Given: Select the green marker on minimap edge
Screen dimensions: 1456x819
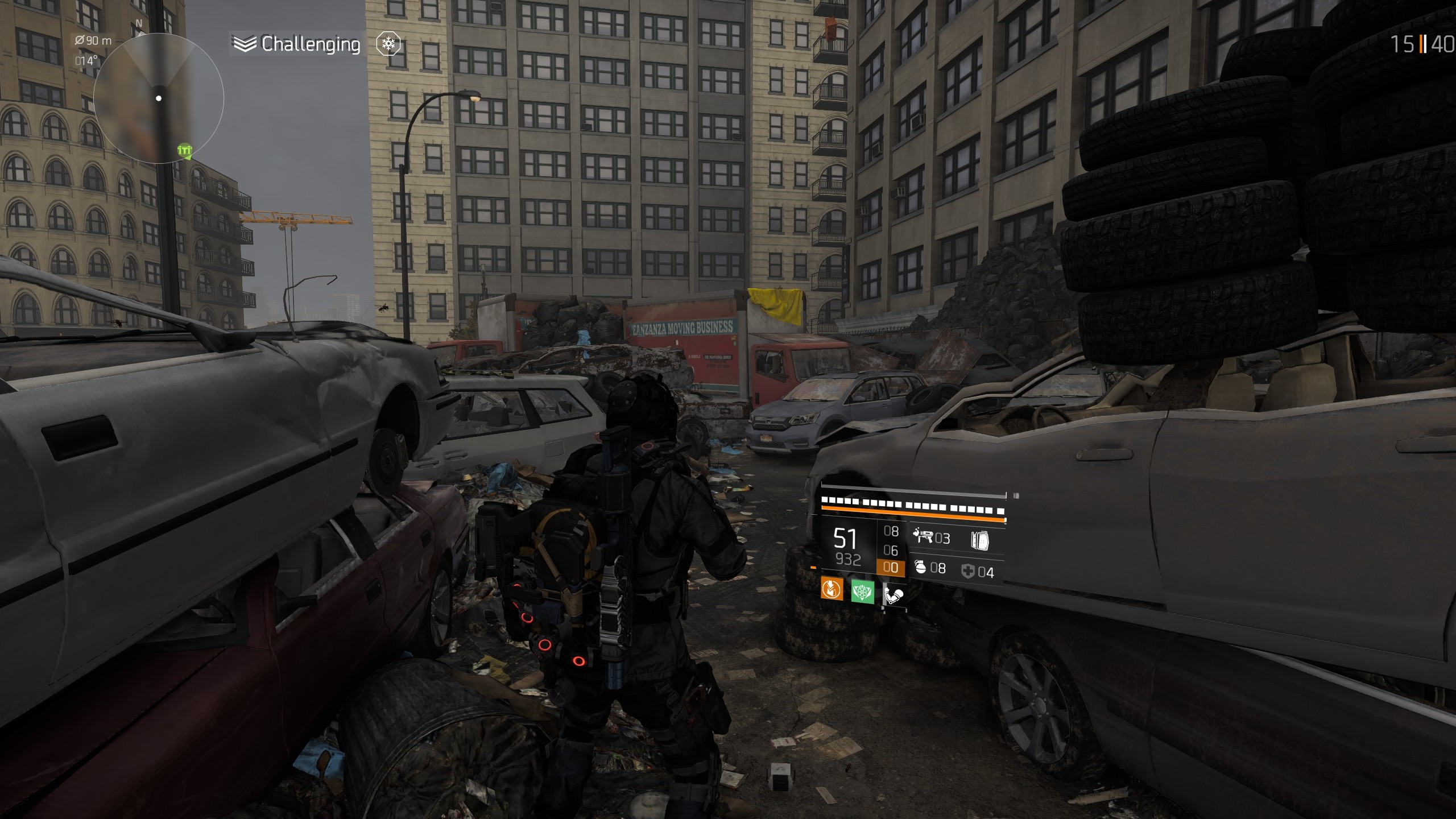Looking at the screenshot, I should (184, 151).
